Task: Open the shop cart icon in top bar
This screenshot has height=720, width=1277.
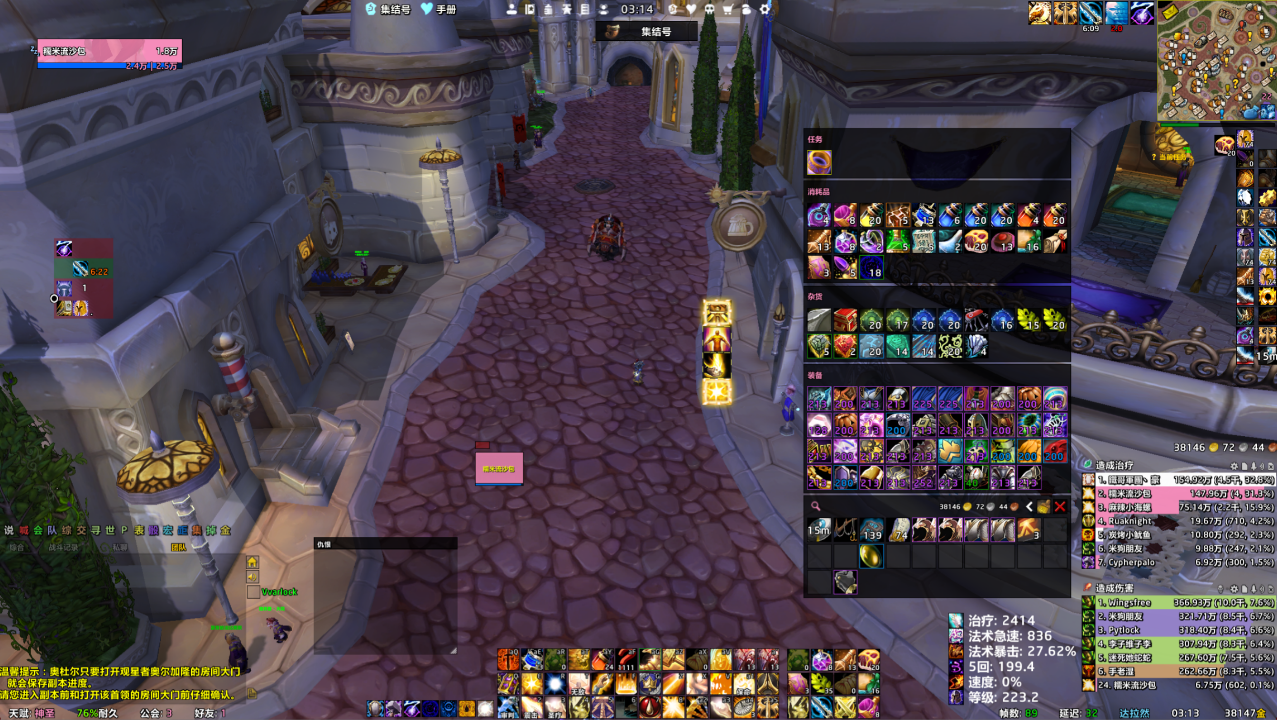Action: 728,9
